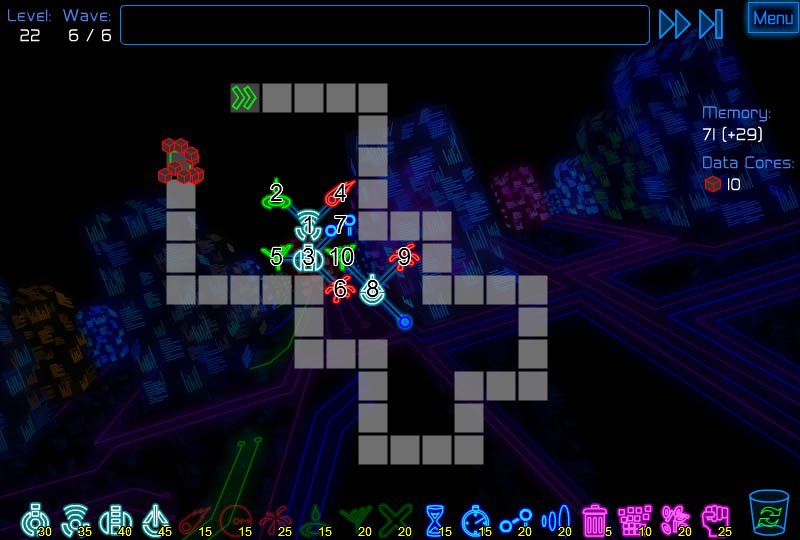Viewport: 800px width, 540px height.
Task: Choose the red comet tower icon
Action: click(194, 519)
